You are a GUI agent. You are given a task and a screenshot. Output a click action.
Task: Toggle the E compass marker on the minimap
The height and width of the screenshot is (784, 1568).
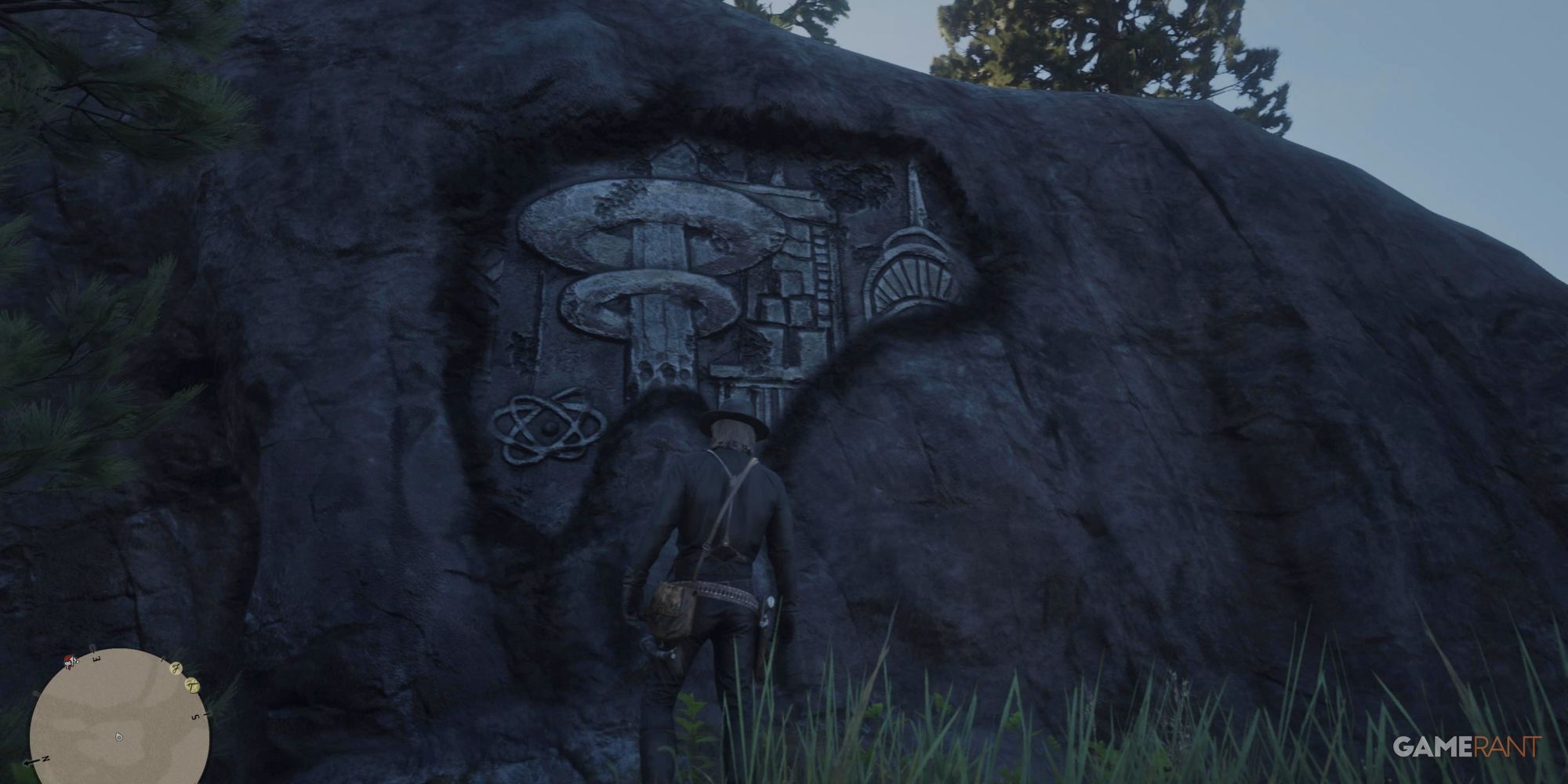(96, 659)
